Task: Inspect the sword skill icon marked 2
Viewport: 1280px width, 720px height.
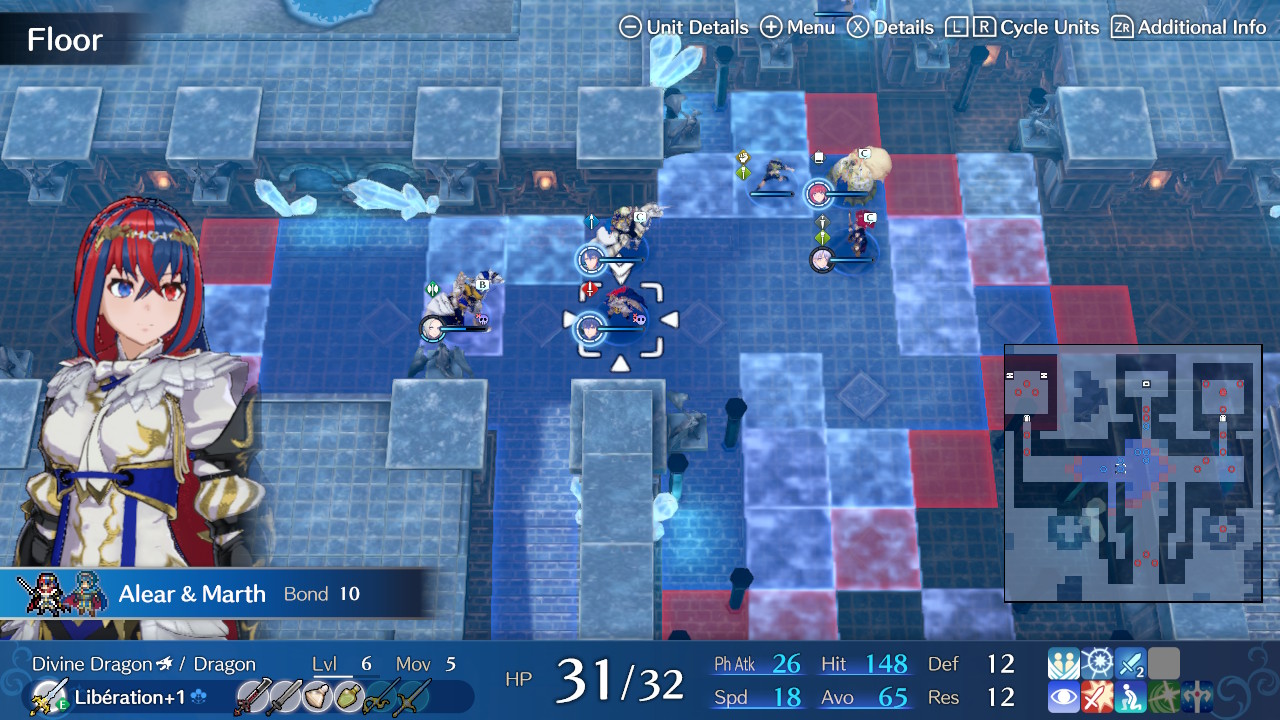Action: [x=1130, y=664]
